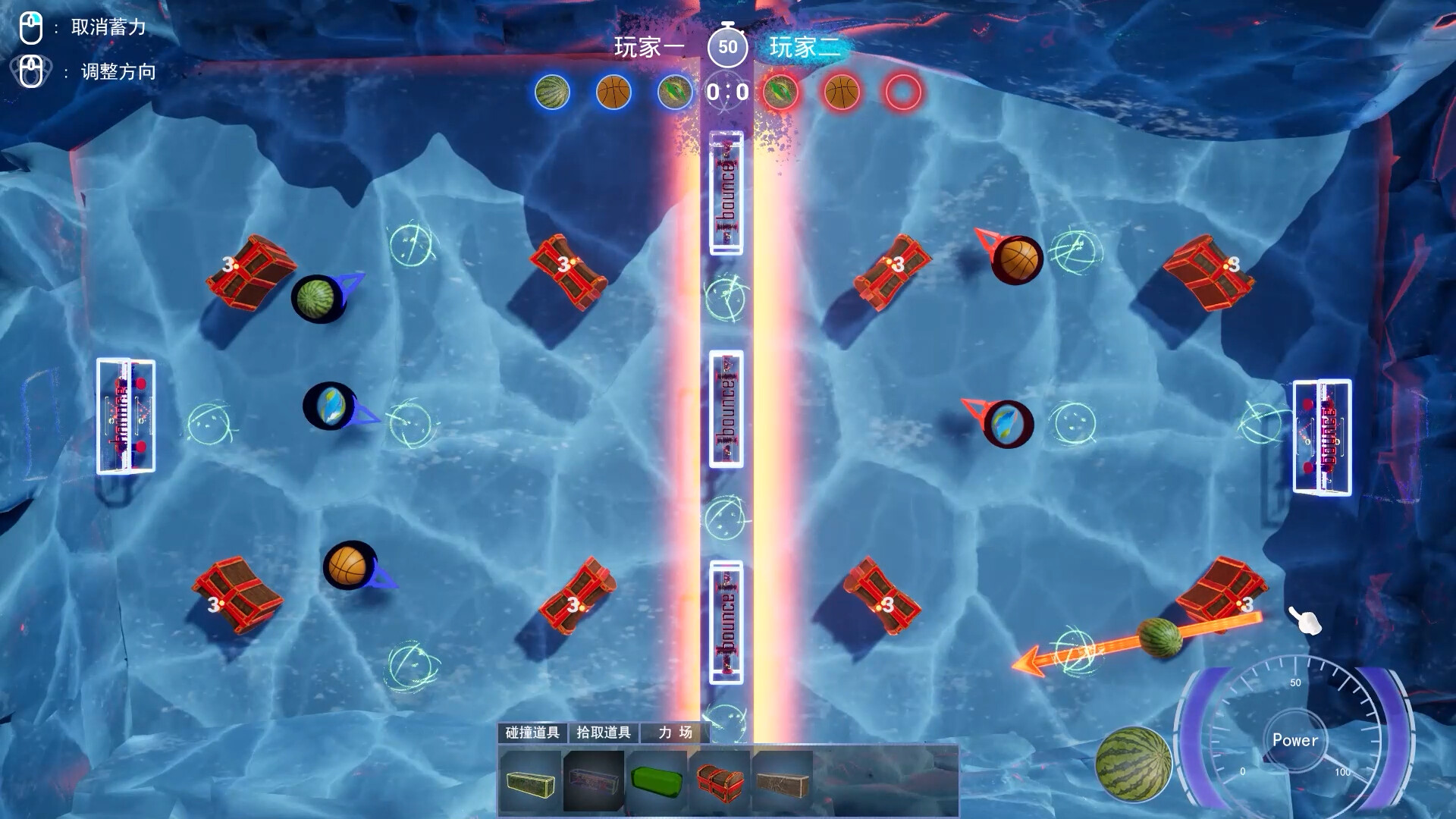Click the 玩家二 player name label
The width and height of the screenshot is (1456, 819).
(x=806, y=49)
